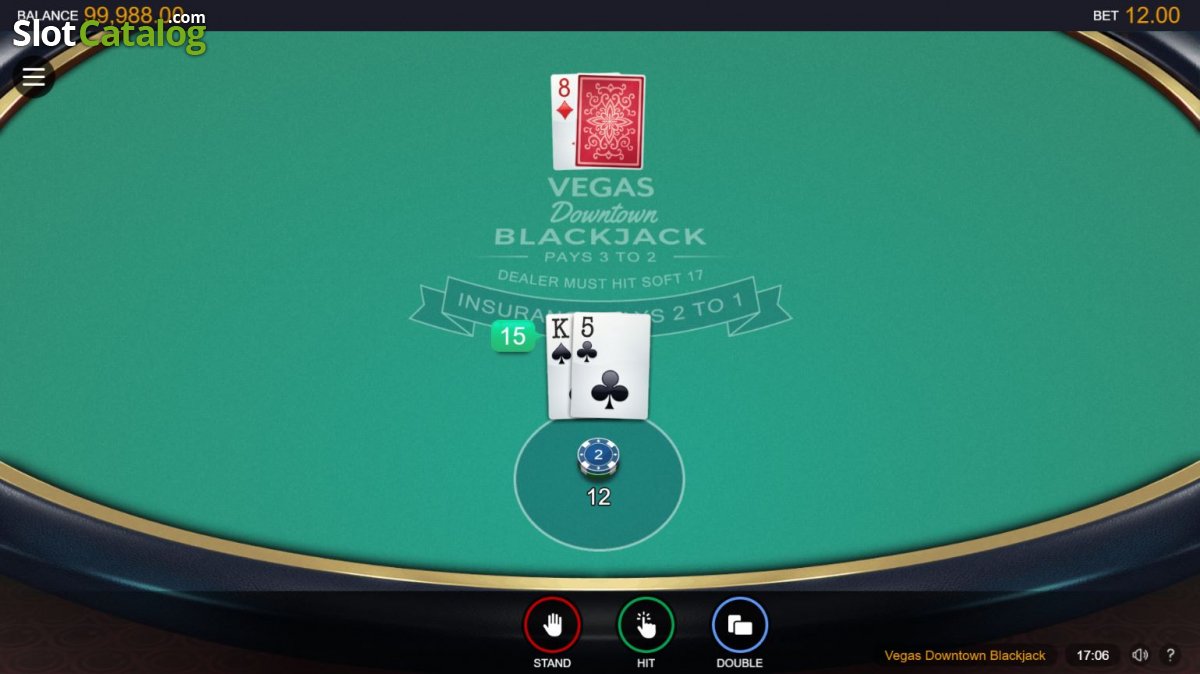The height and width of the screenshot is (674, 1200).
Task: Choose Stand on the current hand
Action: pyautogui.click(x=552, y=626)
